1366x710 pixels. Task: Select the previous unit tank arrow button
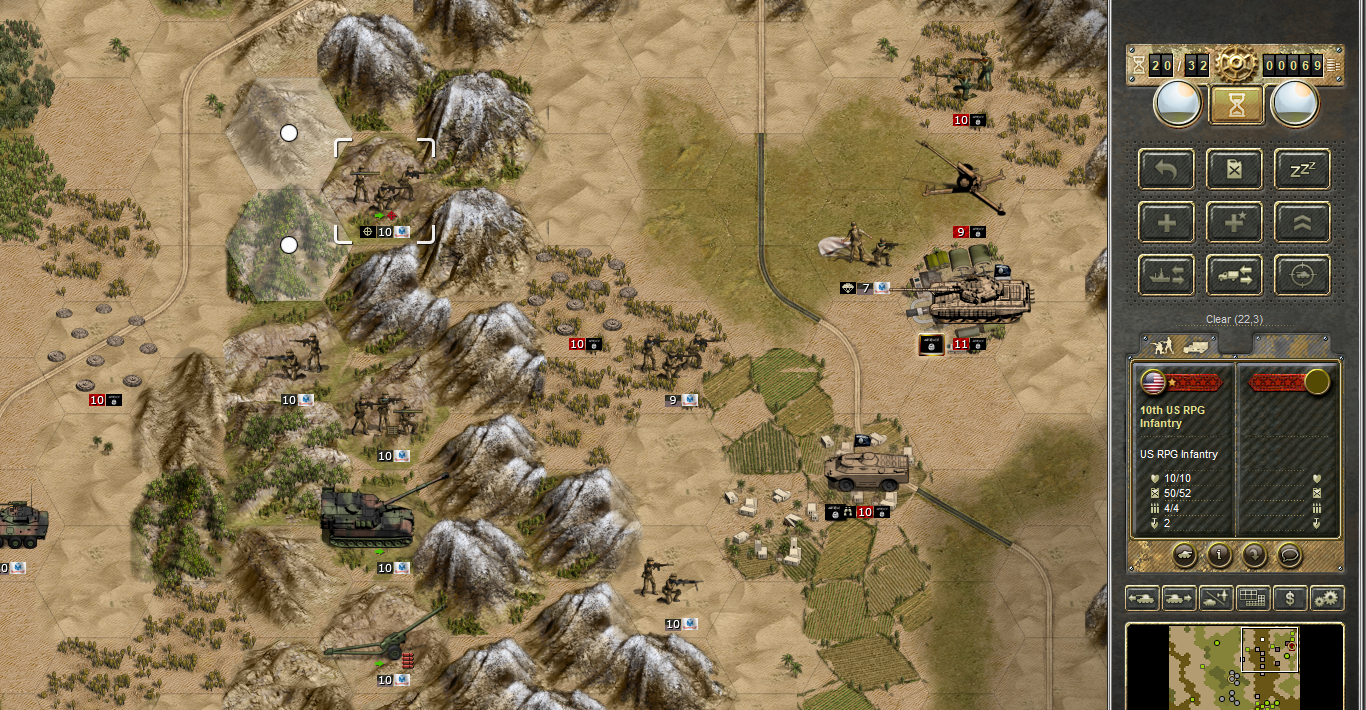1141,598
